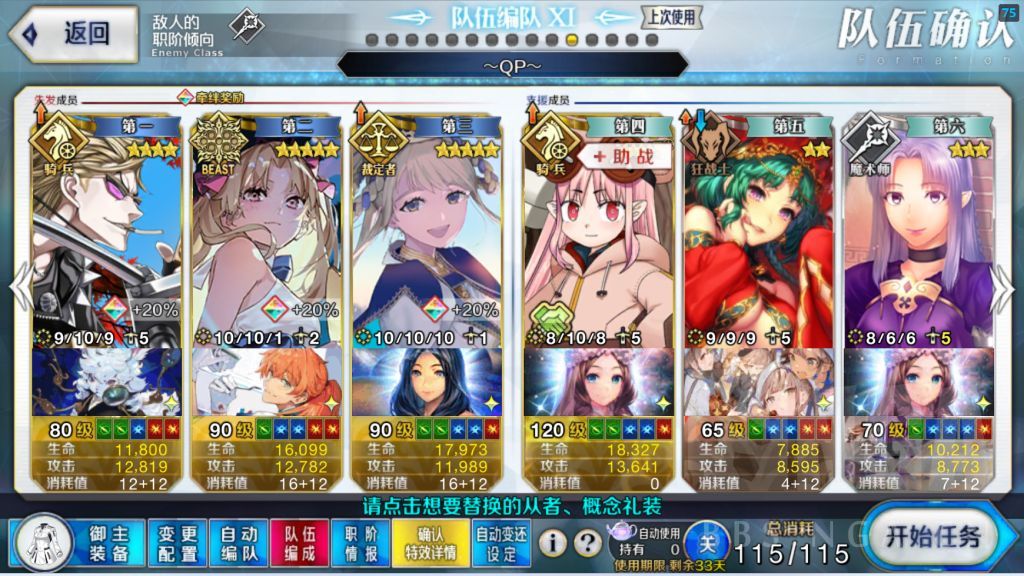
Task: Choose 自动编队 auto formation
Action: point(238,543)
